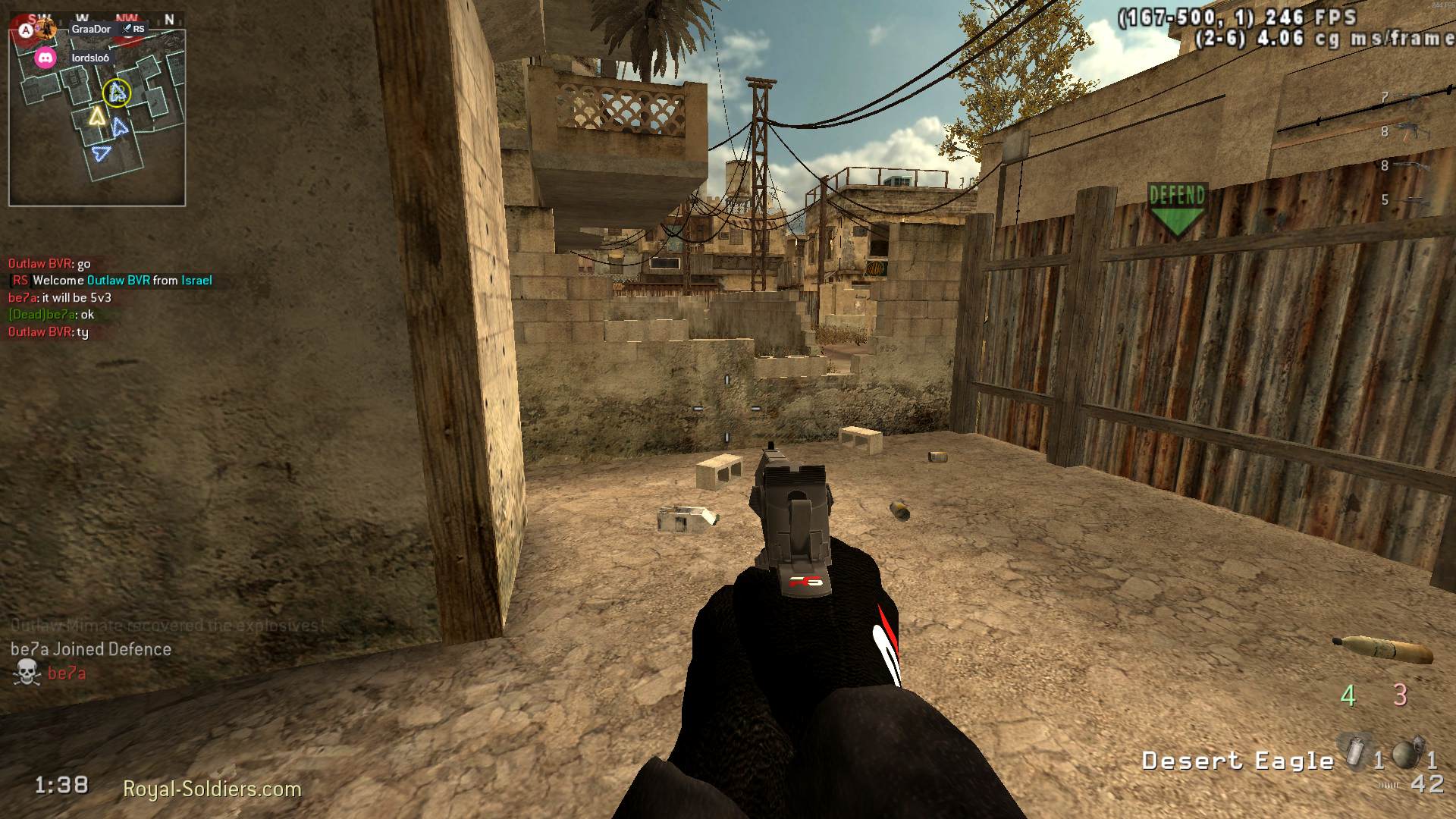Click the sniper rifle killfeed icon beside the 7
The width and height of the screenshot is (1456, 819).
[1413, 99]
